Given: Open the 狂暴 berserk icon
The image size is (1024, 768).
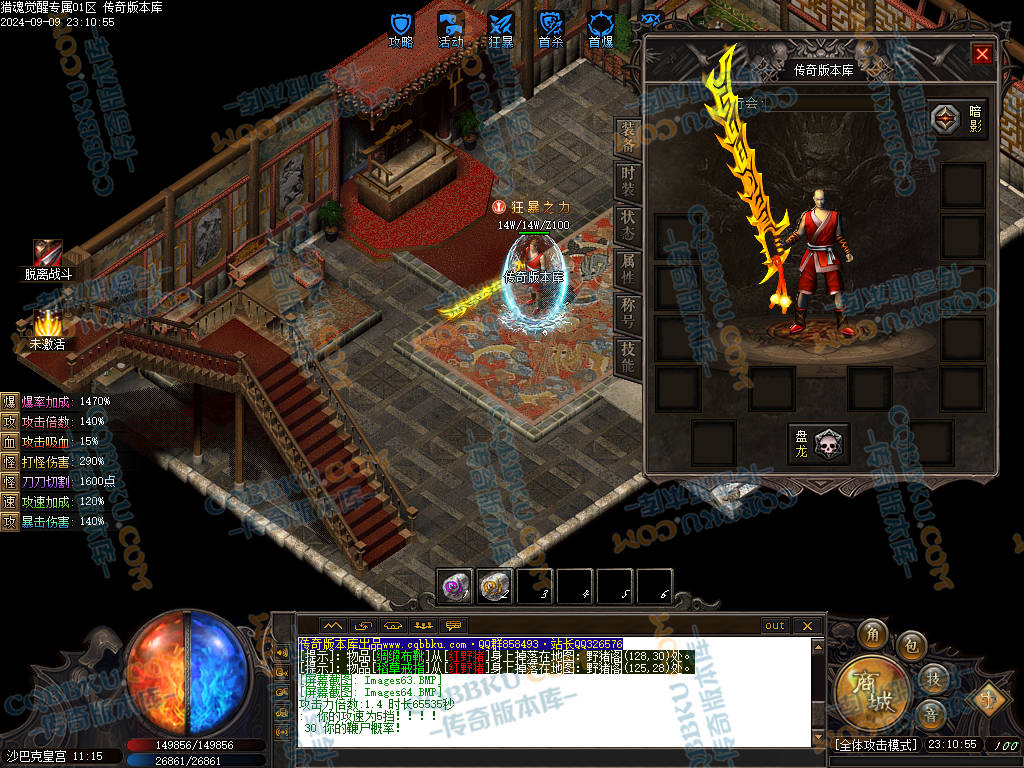Looking at the screenshot, I should (x=501, y=25).
